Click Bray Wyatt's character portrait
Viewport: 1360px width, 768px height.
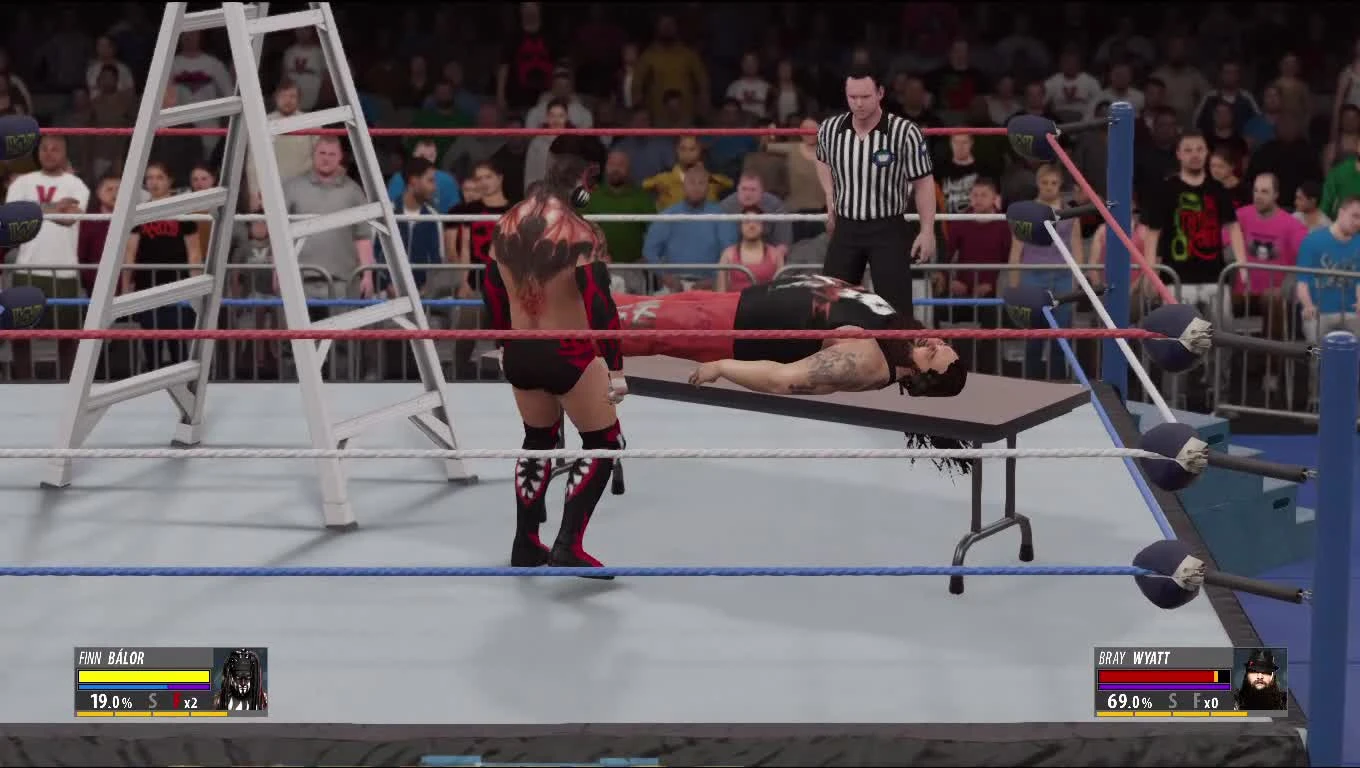point(1263,680)
